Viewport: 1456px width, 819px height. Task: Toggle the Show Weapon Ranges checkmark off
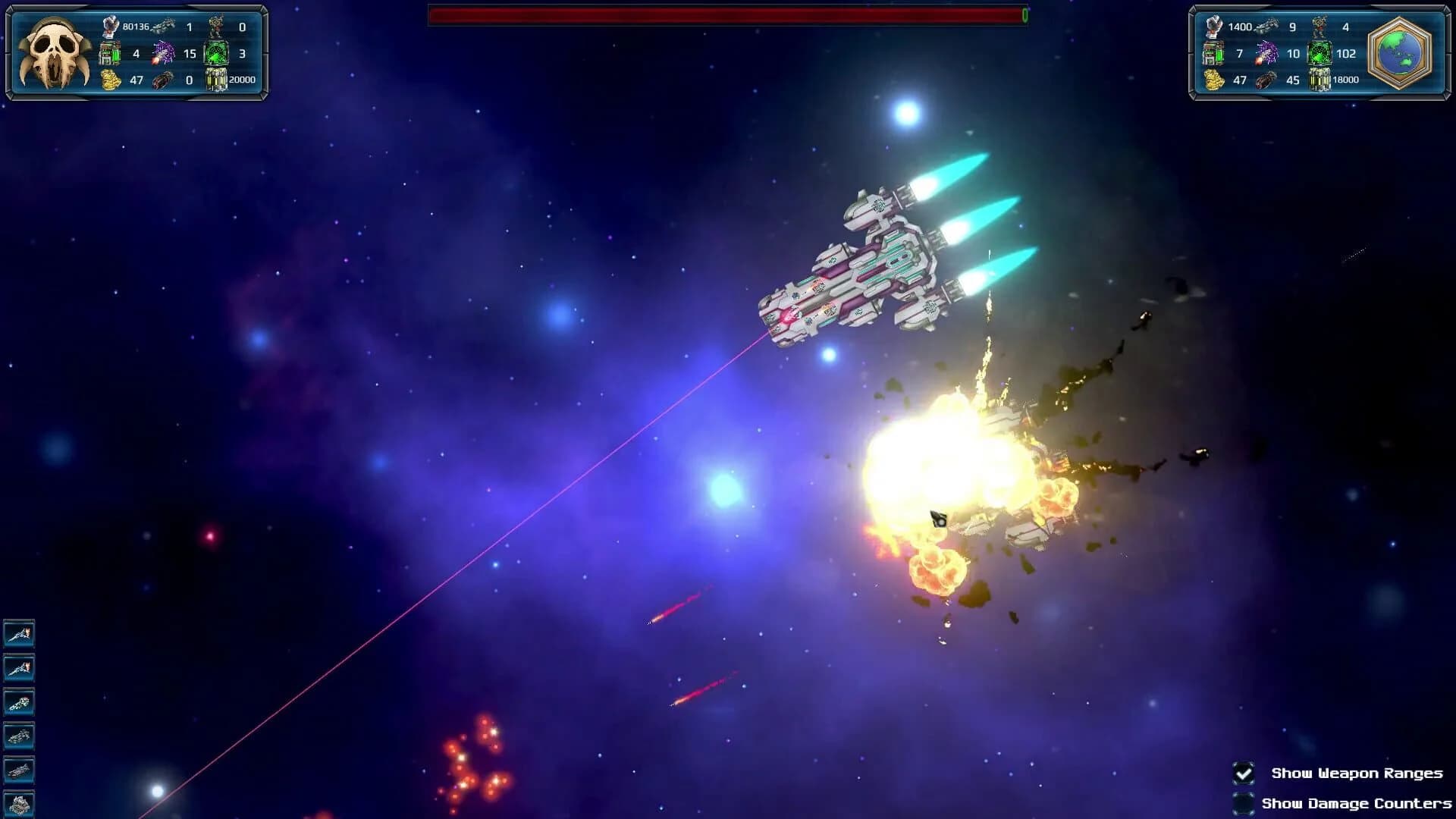pyautogui.click(x=1242, y=773)
